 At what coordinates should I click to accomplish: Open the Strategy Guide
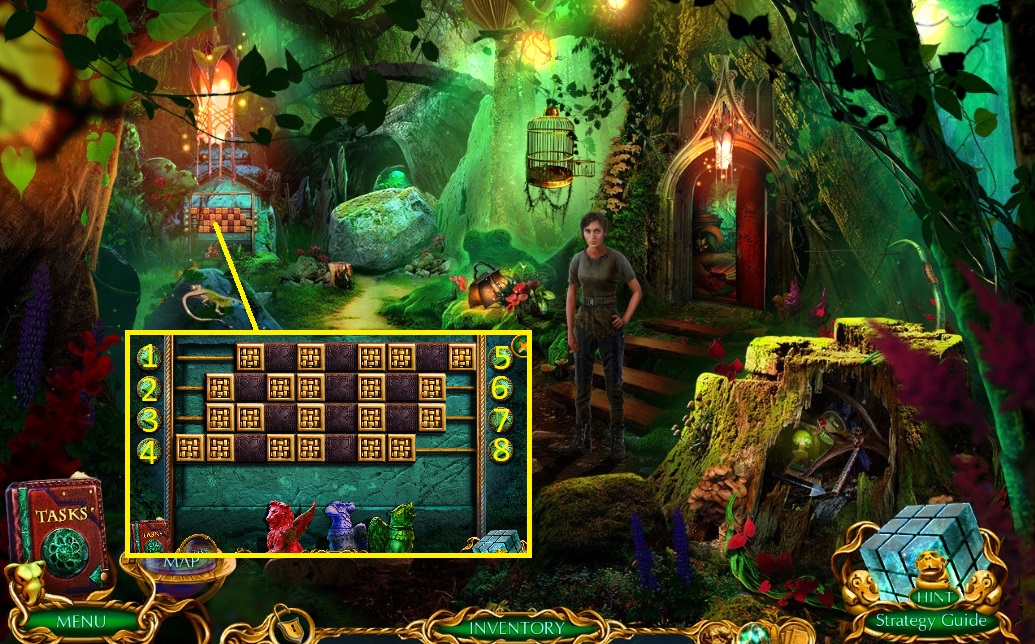tap(930, 620)
